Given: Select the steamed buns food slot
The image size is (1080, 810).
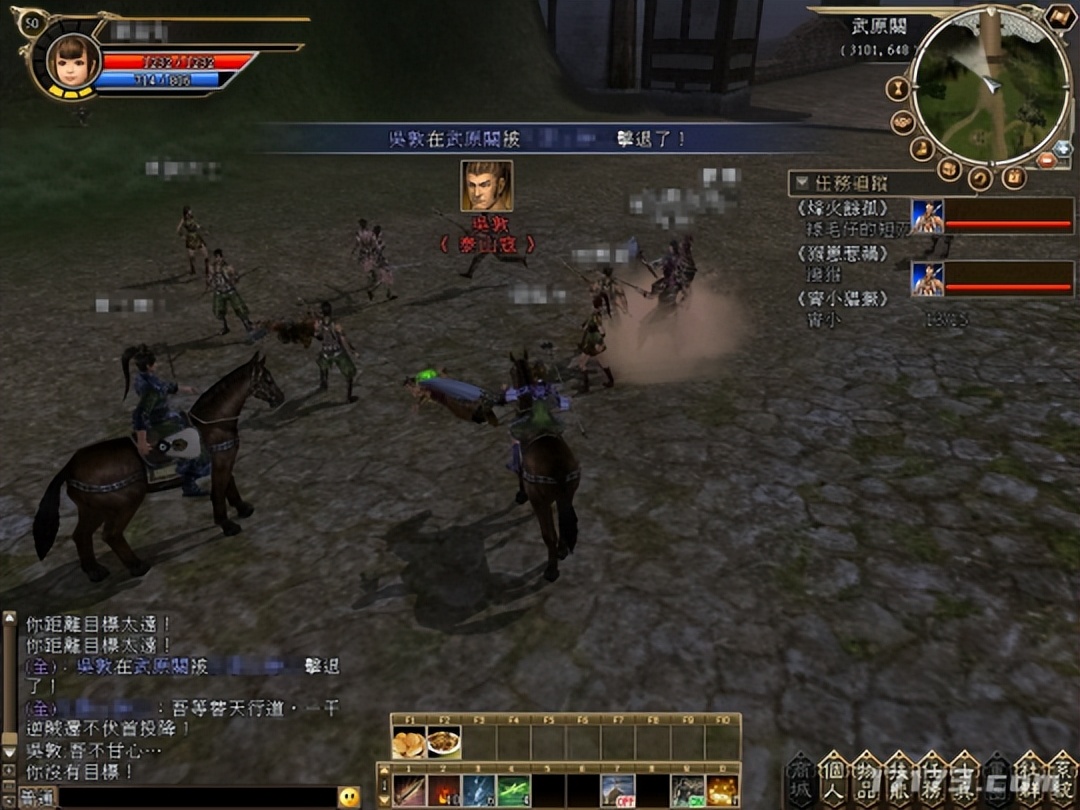Looking at the screenshot, I should click(408, 743).
